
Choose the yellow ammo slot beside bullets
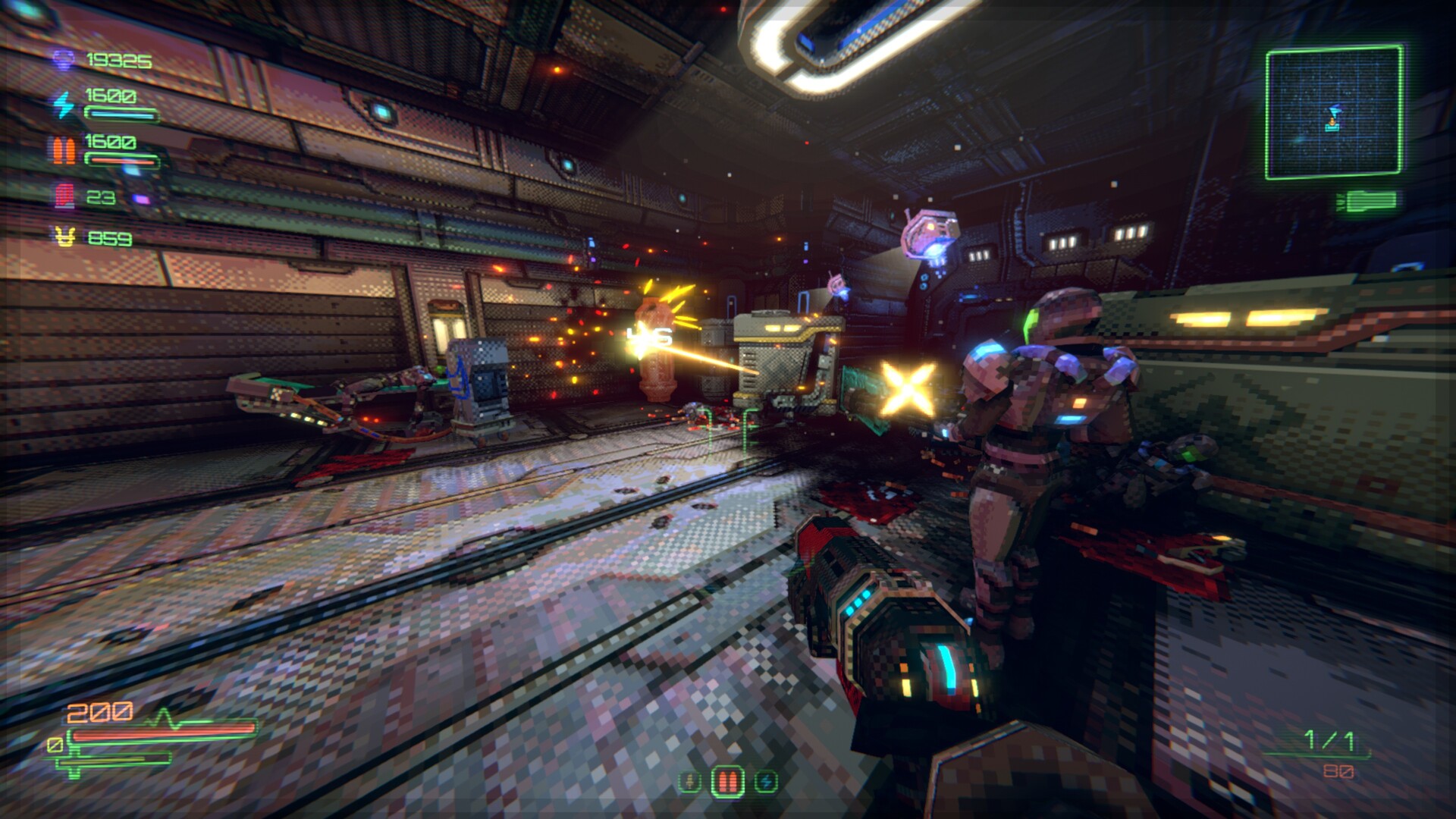tap(689, 781)
